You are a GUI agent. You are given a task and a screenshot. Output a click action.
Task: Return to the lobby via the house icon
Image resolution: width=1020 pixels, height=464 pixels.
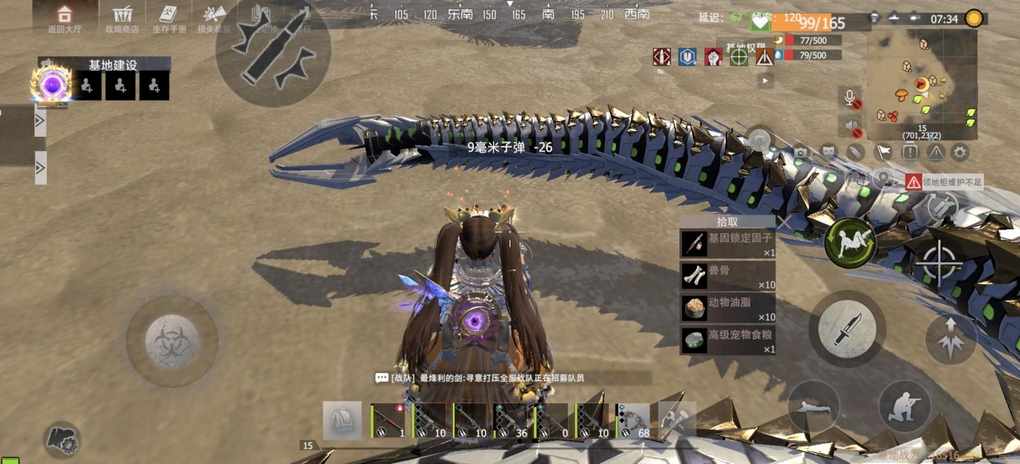(64, 16)
